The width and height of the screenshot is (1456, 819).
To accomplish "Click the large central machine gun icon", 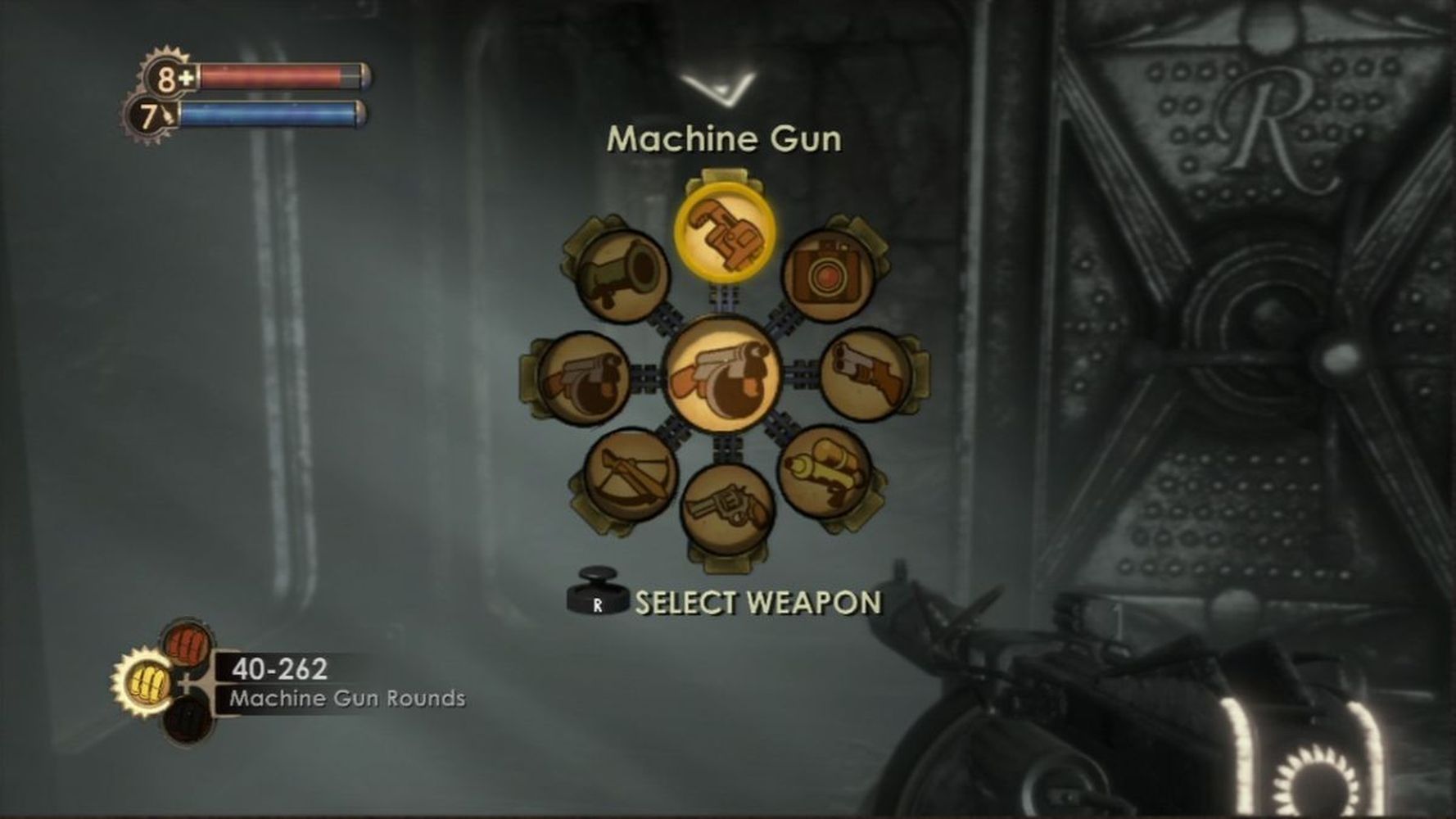I will point(722,376).
